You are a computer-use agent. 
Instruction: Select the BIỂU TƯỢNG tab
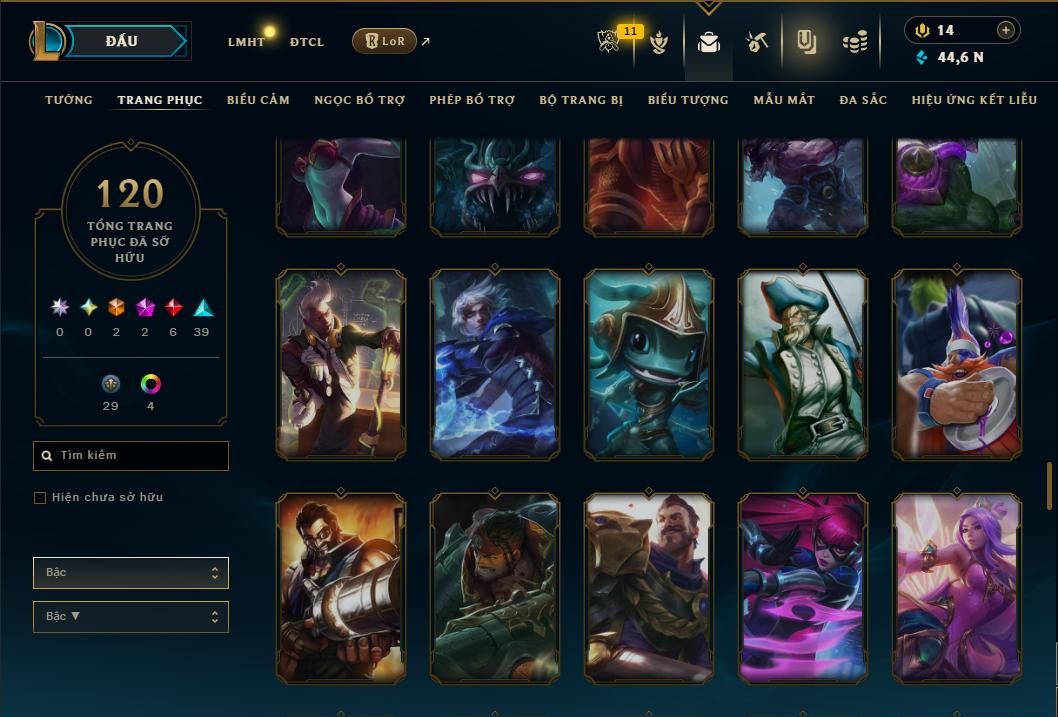coord(688,100)
